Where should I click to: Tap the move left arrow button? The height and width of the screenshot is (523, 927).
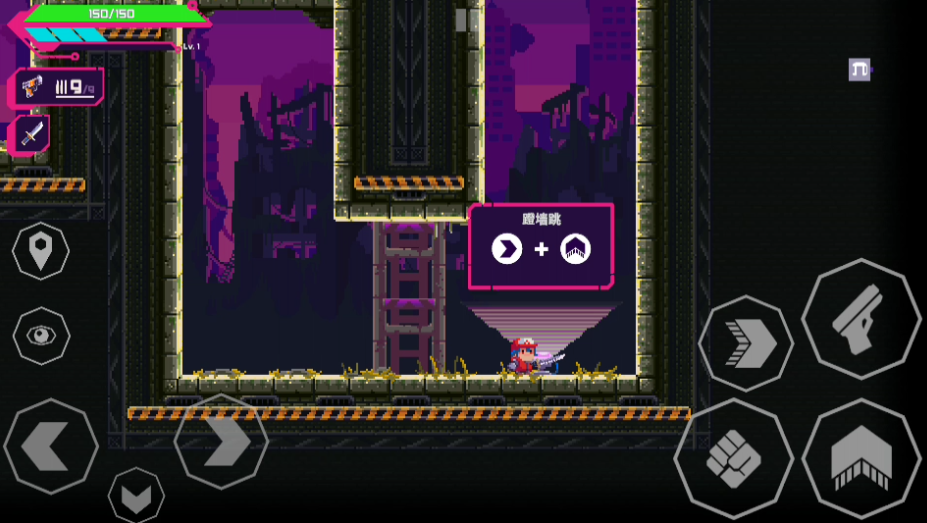50,445
